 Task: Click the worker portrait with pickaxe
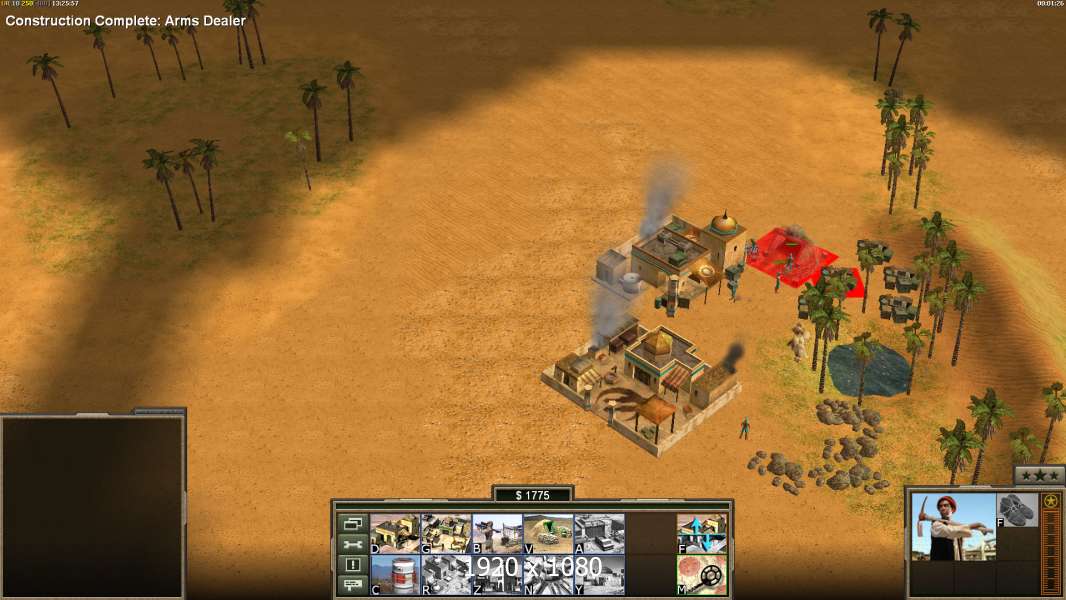953,526
